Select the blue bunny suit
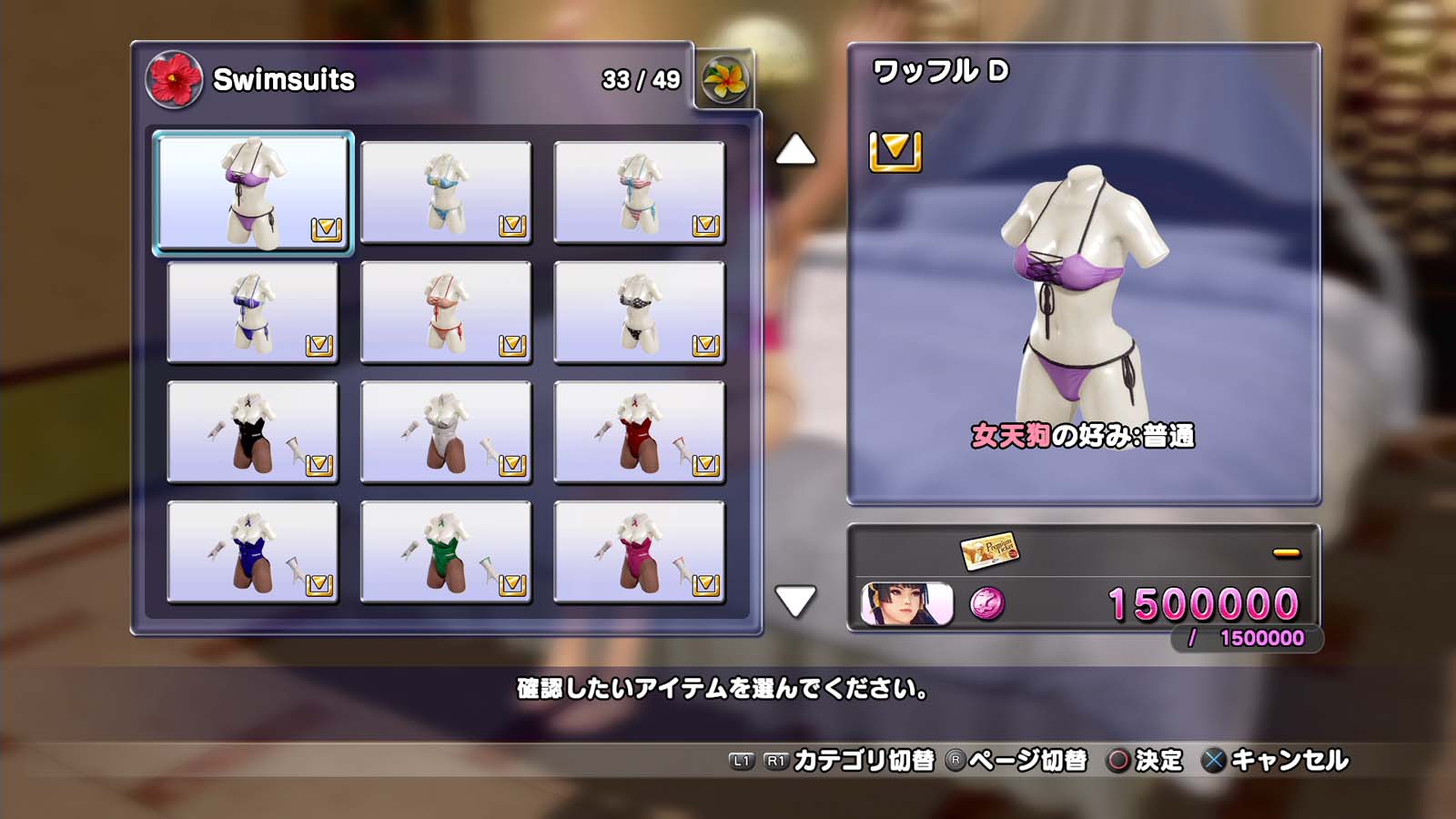Viewport: 1456px width, 819px height. [x=253, y=552]
